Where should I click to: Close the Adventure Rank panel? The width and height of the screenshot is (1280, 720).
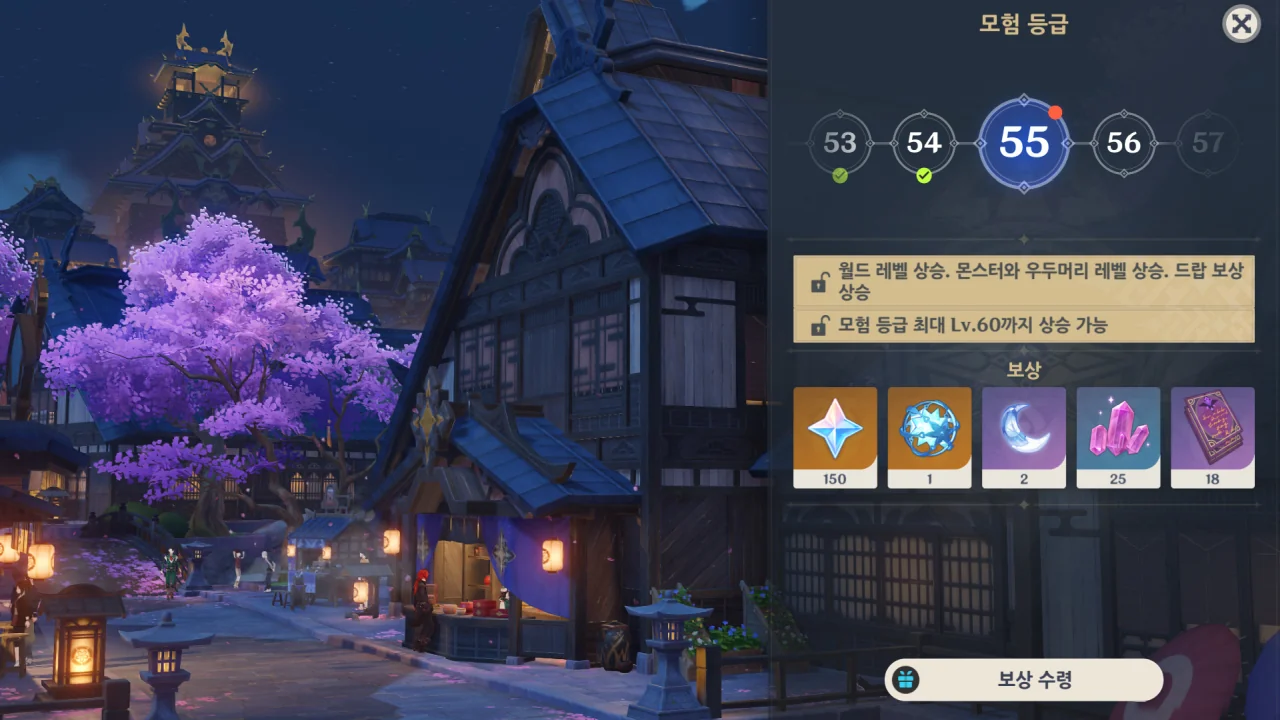coord(1241,24)
